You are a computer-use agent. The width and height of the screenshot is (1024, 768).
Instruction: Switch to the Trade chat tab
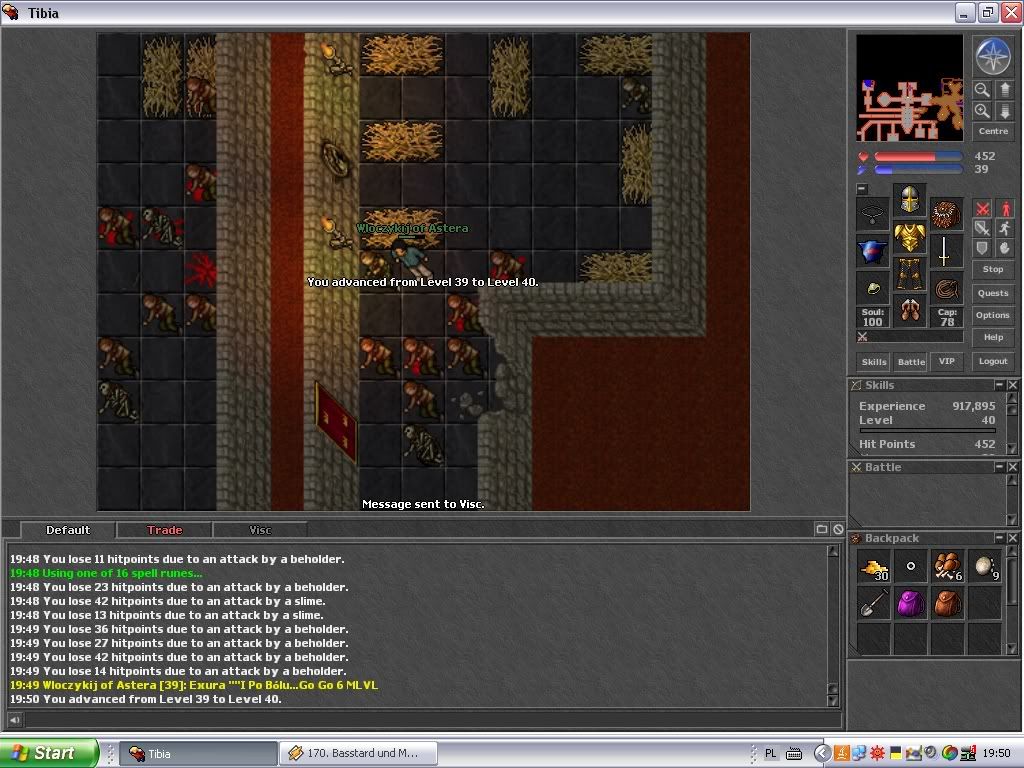[x=165, y=530]
